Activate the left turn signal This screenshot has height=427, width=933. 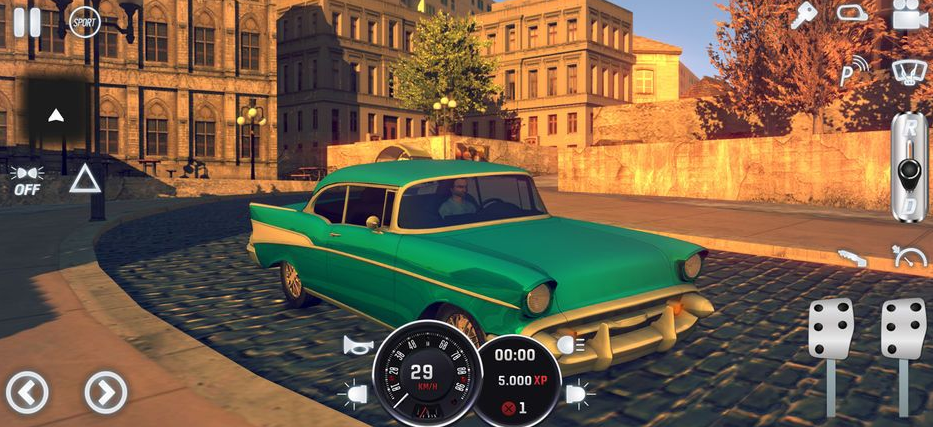coord(354,395)
